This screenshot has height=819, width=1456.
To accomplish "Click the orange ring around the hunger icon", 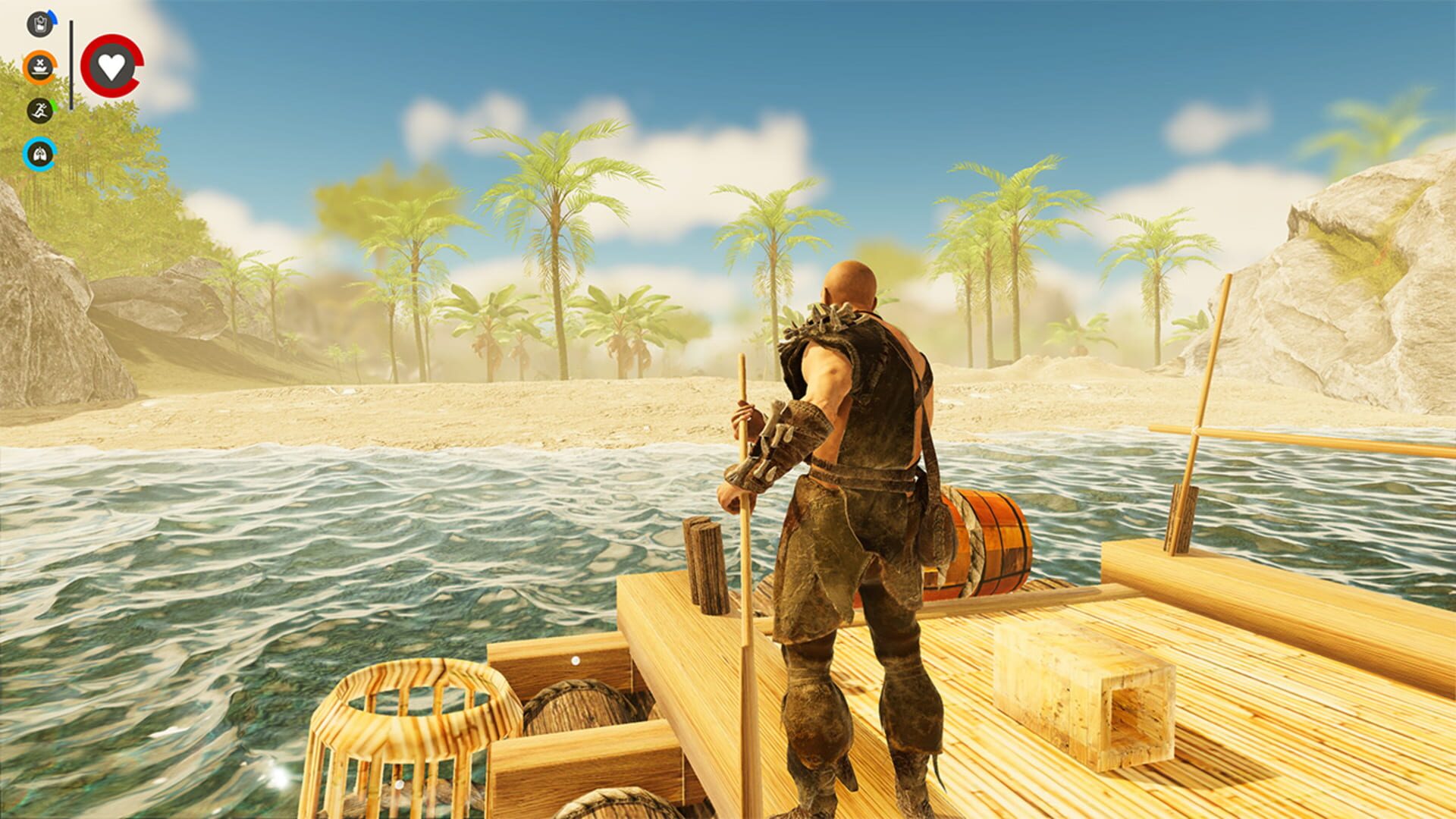I will pyautogui.click(x=27, y=67).
